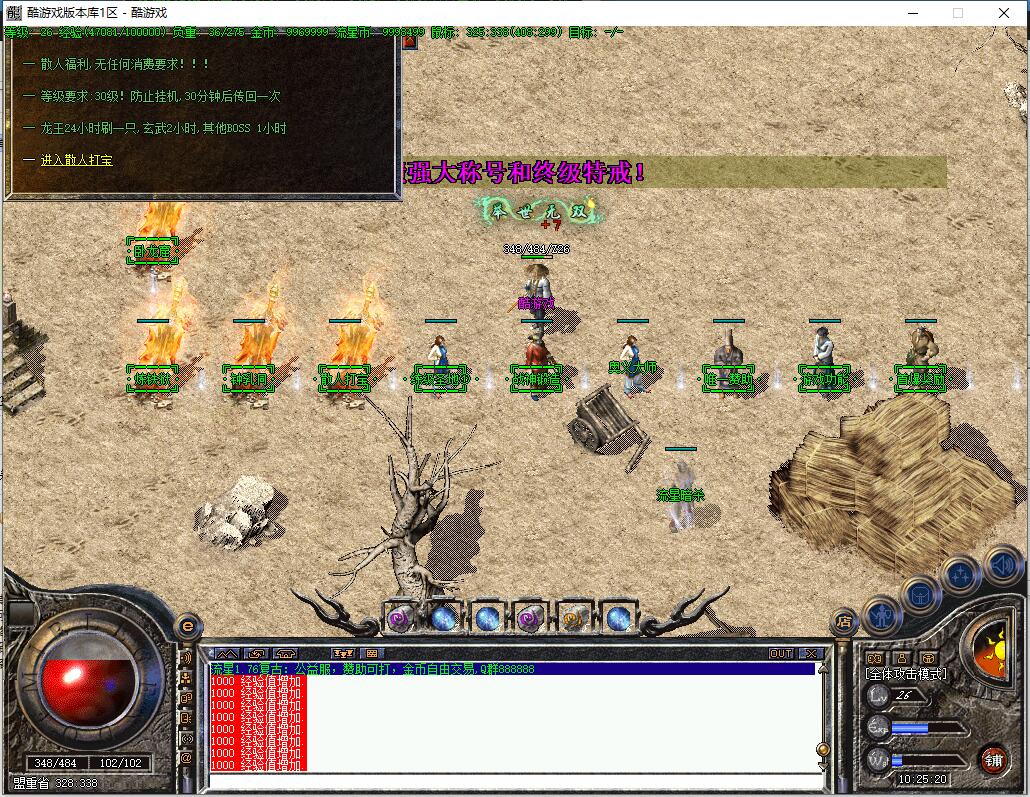Close the game window

point(1005,13)
